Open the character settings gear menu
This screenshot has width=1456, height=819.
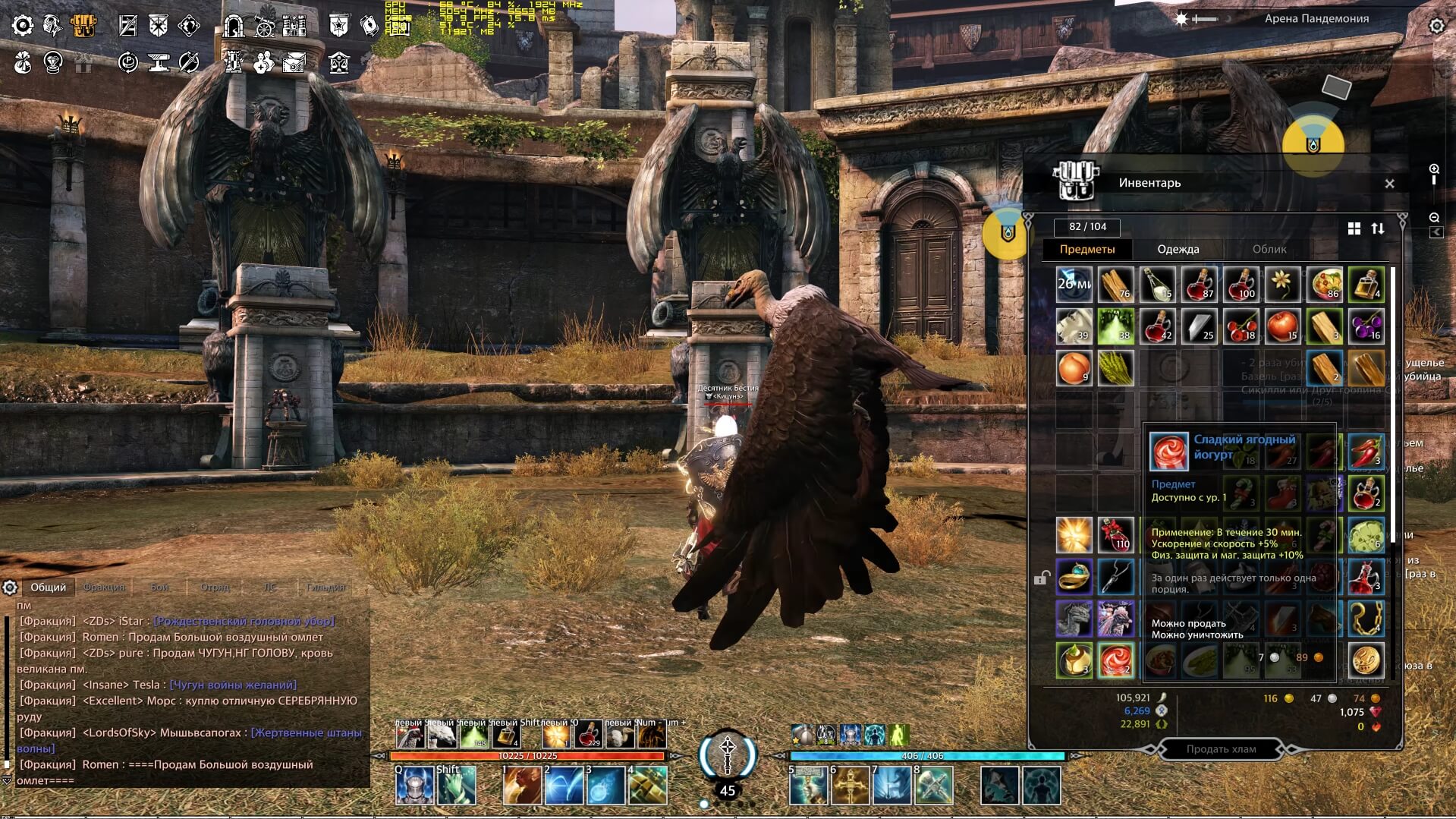23,25
